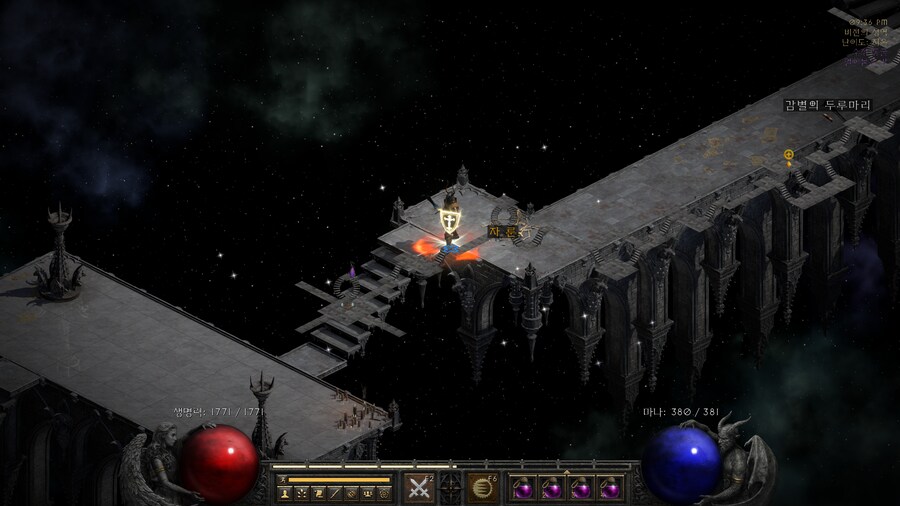Viewport: 900px width, 506px height.
Task: Select the crossed swords attack skill
Action: tap(419, 488)
